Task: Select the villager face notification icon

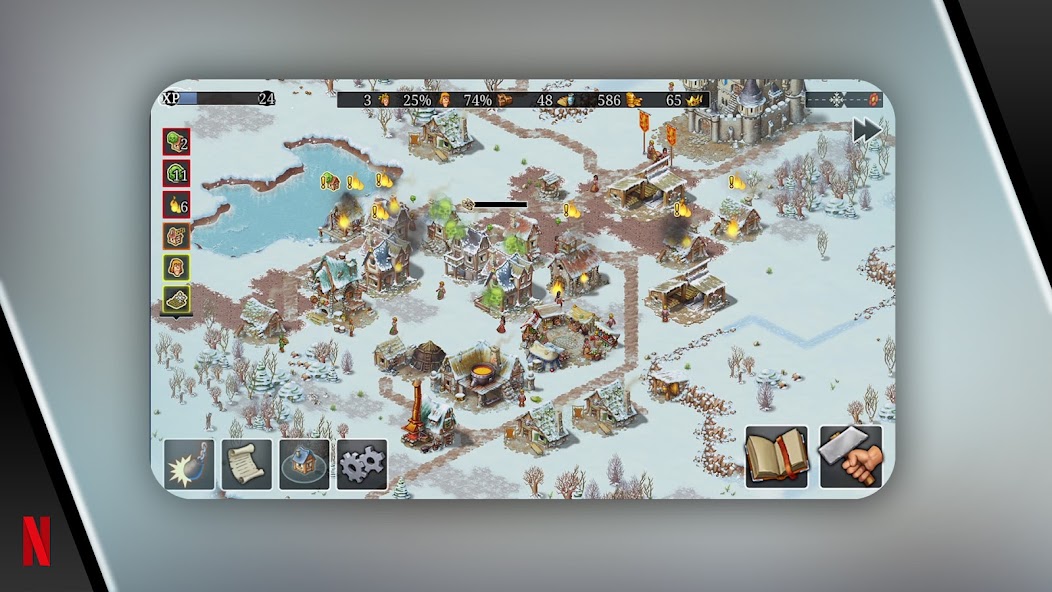Action: 177,267
